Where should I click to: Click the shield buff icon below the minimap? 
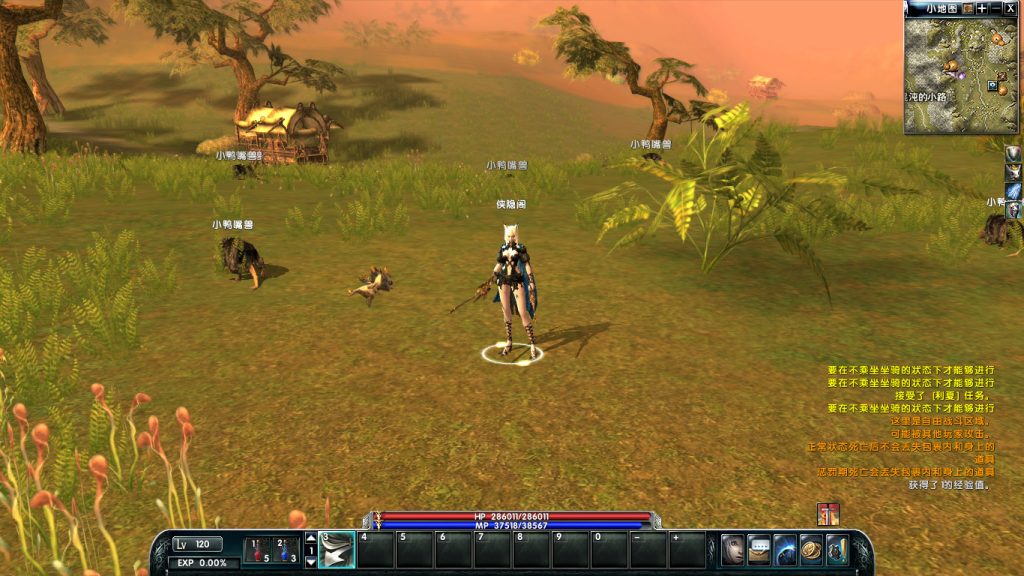point(1014,153)
